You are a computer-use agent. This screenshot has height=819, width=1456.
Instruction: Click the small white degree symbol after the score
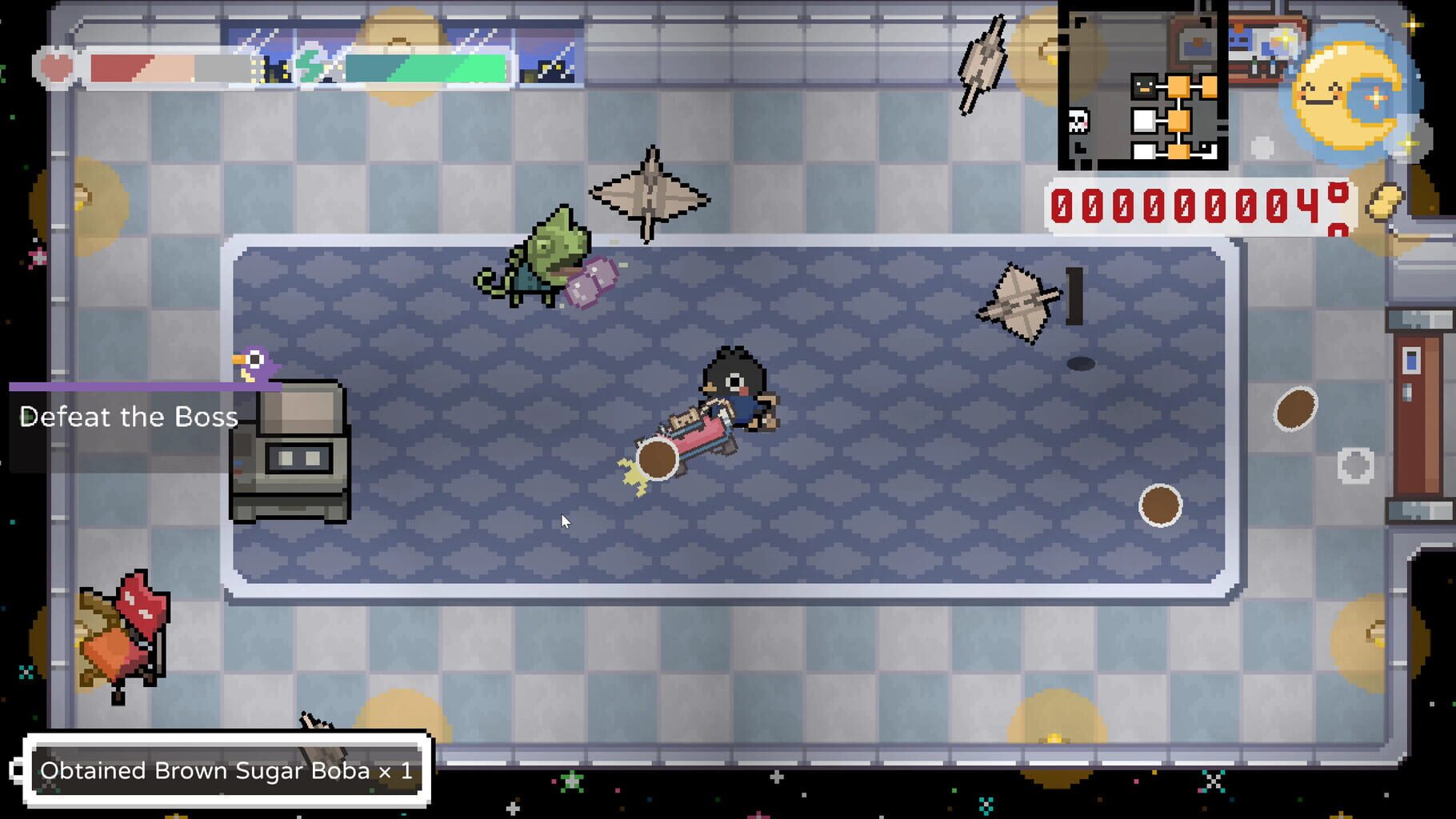pos(1339,191)
